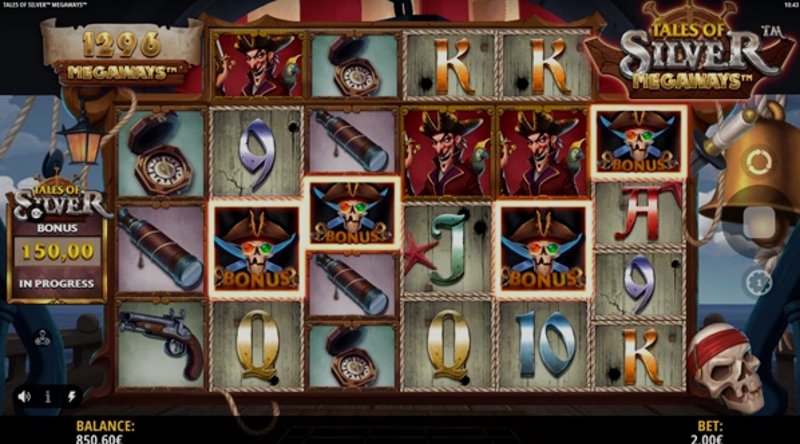Activate the lightning bolt turbo mode

point(71,396)
